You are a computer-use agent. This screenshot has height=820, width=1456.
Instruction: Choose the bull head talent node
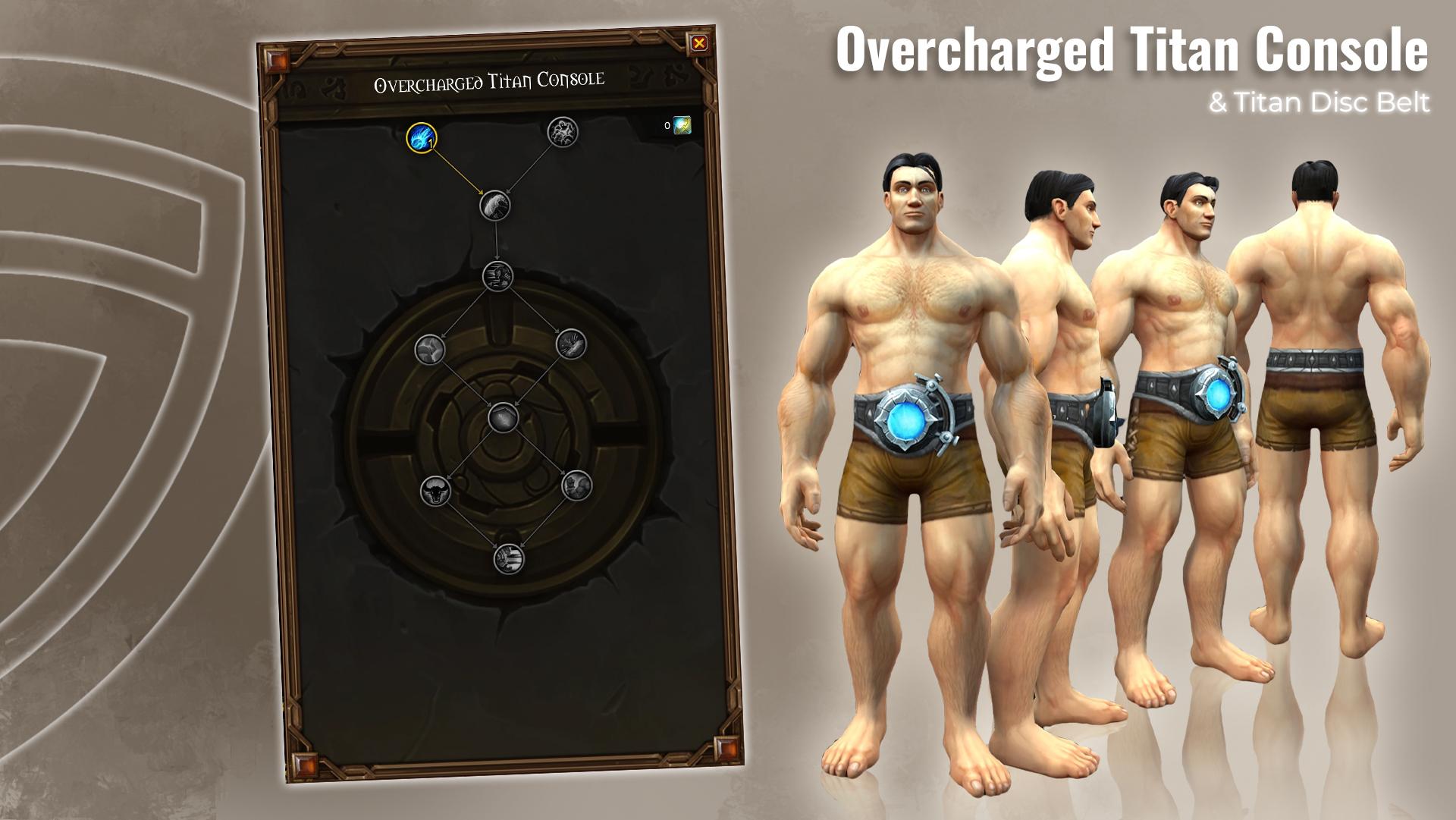pyautogui.click(x=435, y=490)
